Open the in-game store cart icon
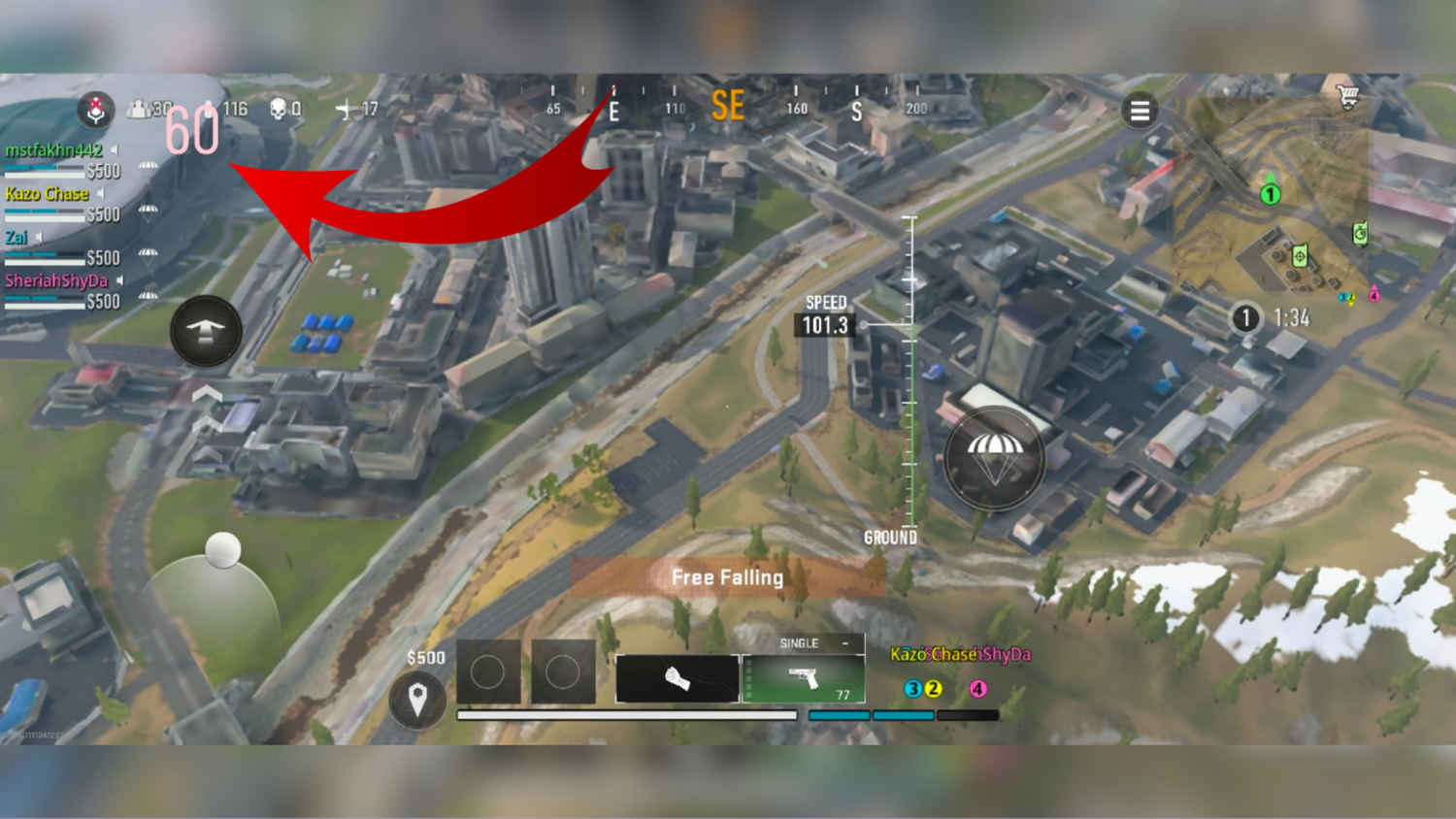The image size is (1456, 819). [1347, 94]
